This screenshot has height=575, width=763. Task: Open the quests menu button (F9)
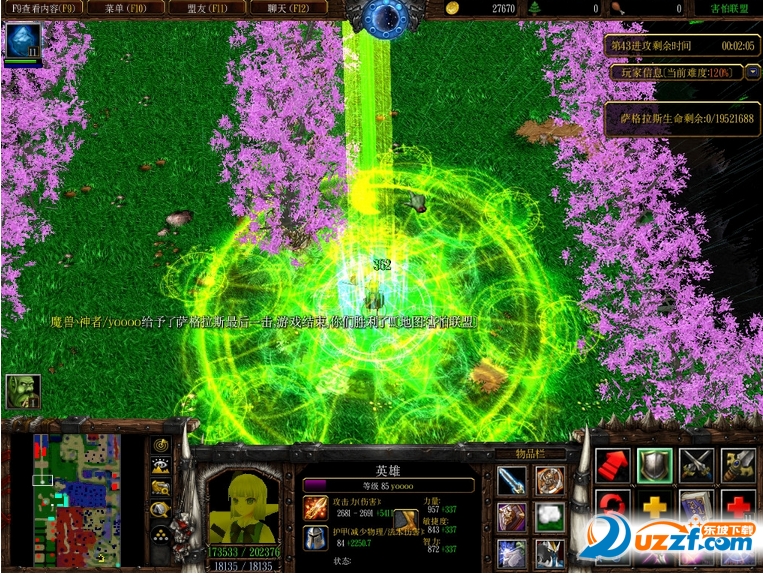coord(43,8)
